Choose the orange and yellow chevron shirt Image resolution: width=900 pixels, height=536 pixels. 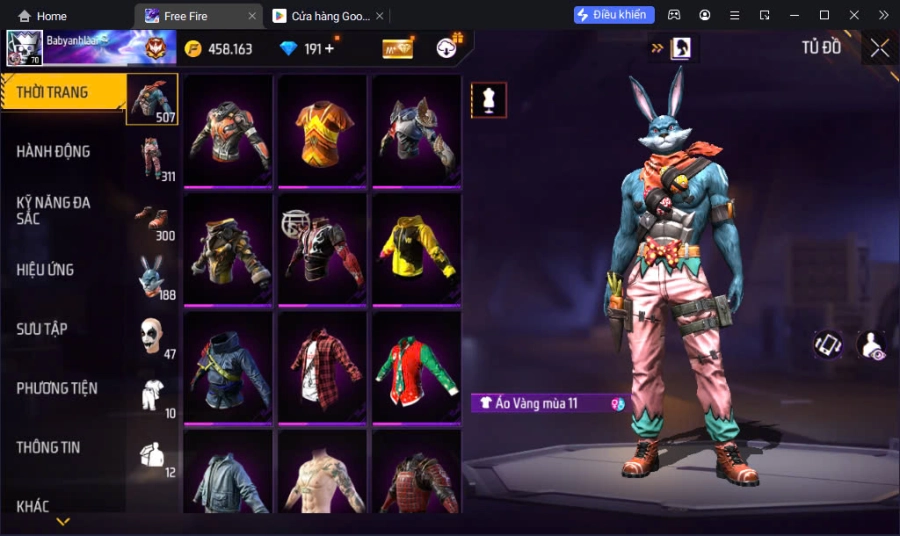[322, 130]
